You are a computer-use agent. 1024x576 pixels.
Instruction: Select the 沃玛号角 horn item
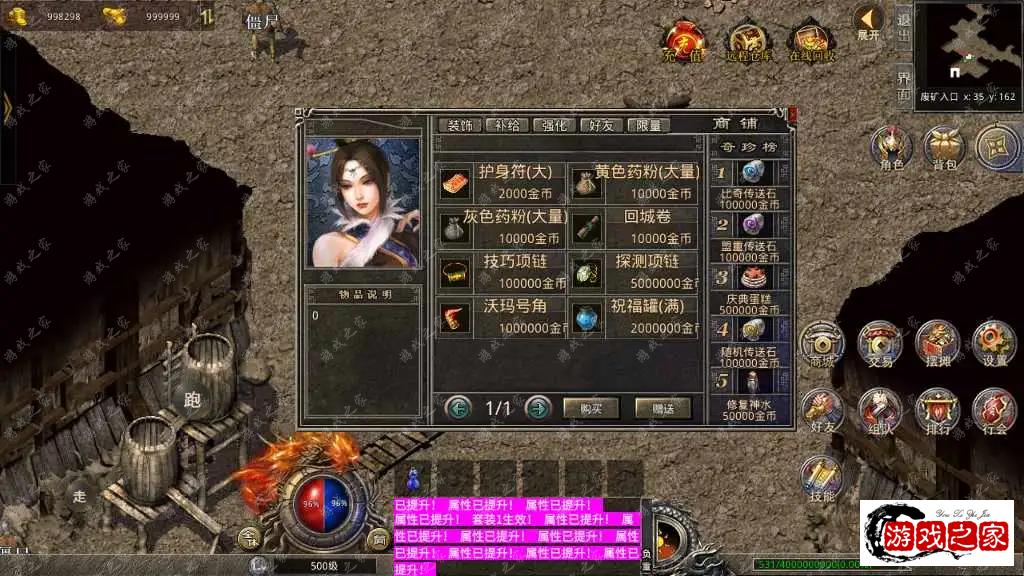coord(502,317)
